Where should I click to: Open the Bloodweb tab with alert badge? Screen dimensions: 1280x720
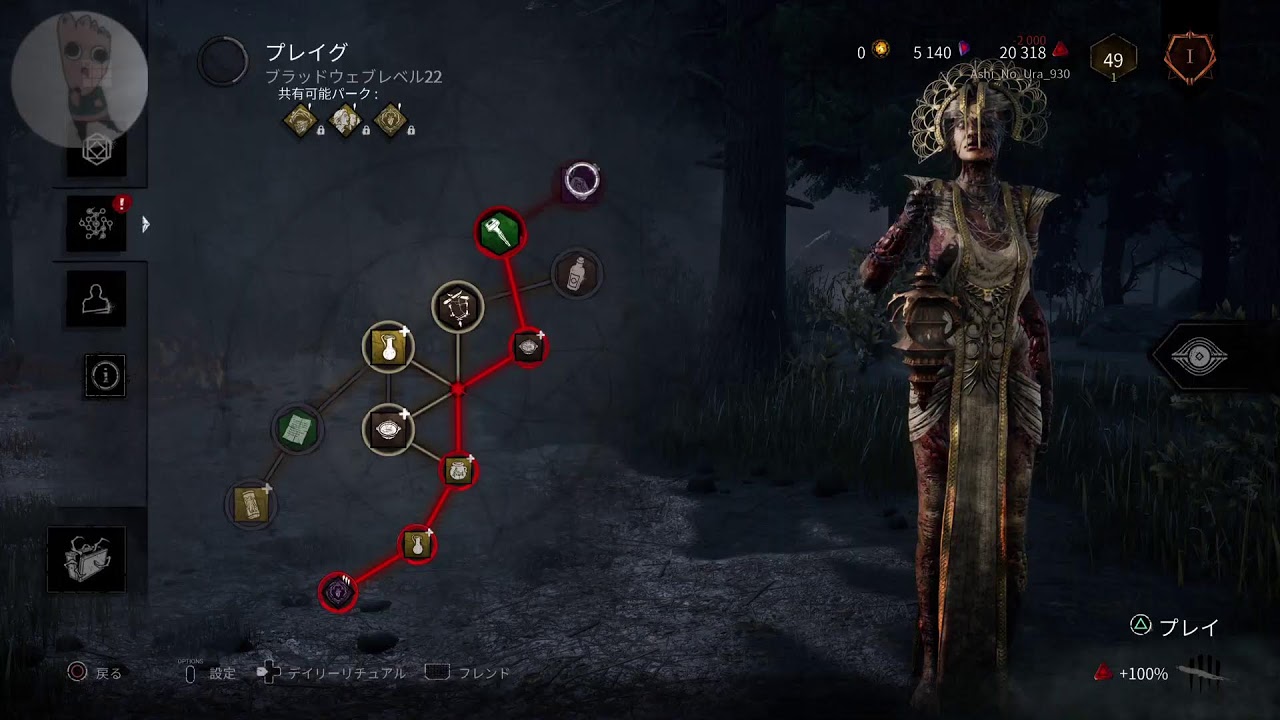pos(97,224)
